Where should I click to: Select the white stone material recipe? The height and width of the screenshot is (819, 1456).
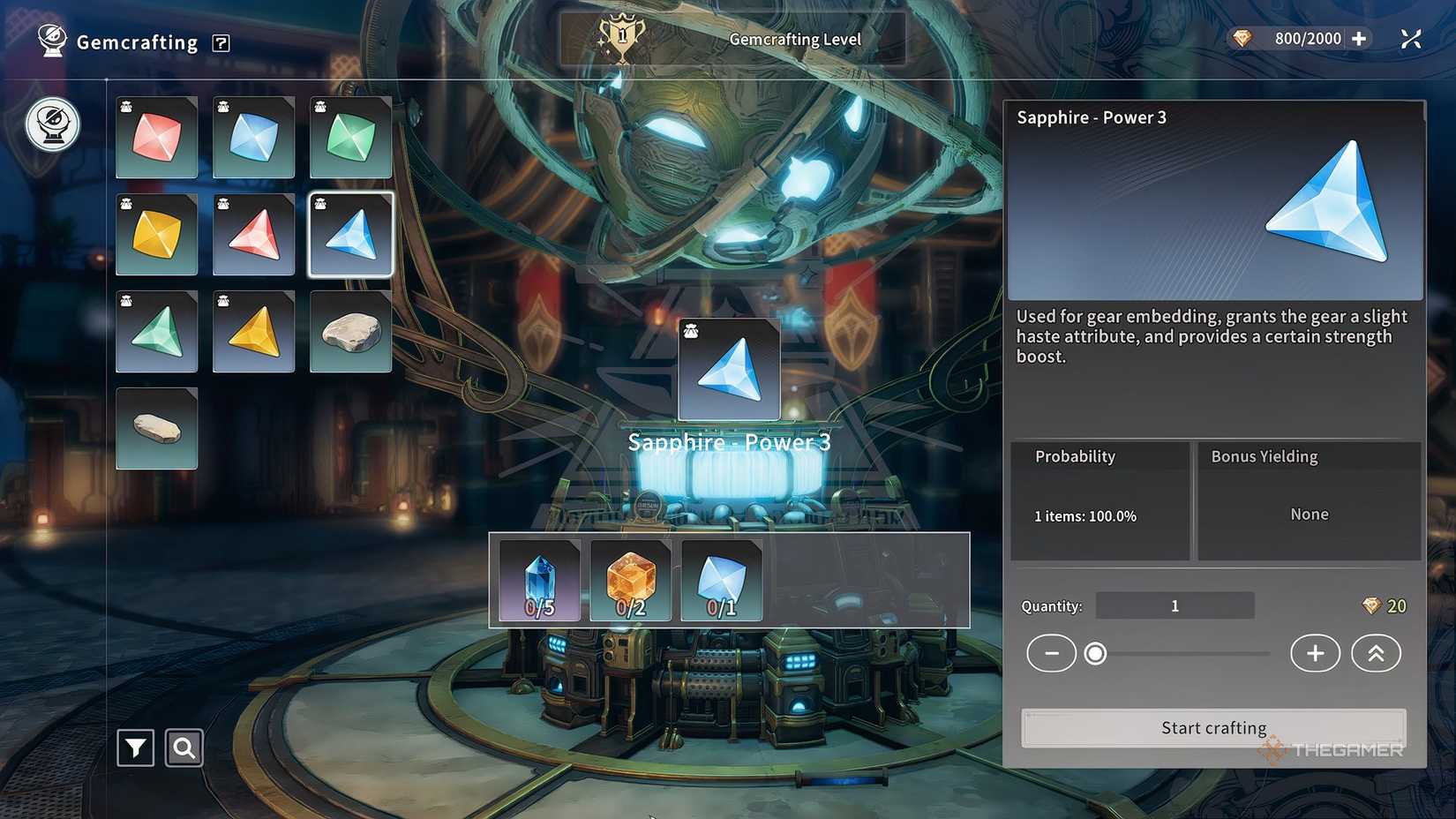point(350,332)
